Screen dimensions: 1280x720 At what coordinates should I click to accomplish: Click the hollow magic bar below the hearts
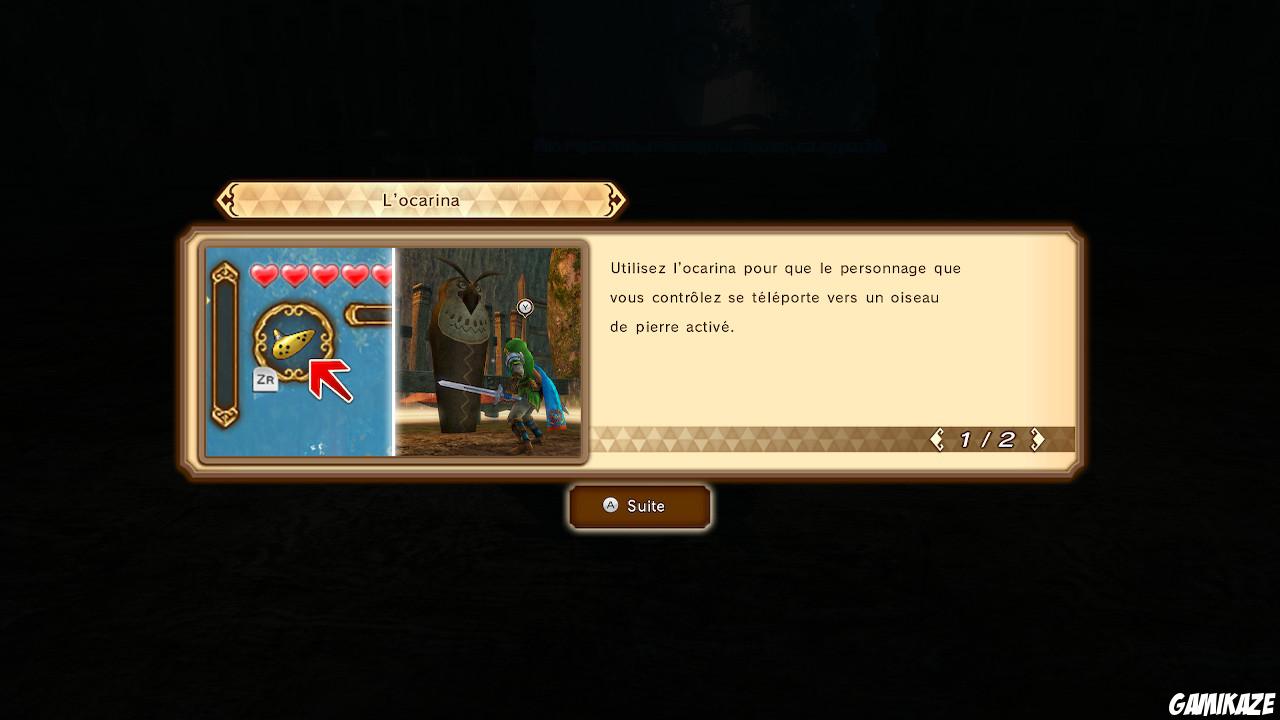(x=370, y=313)
